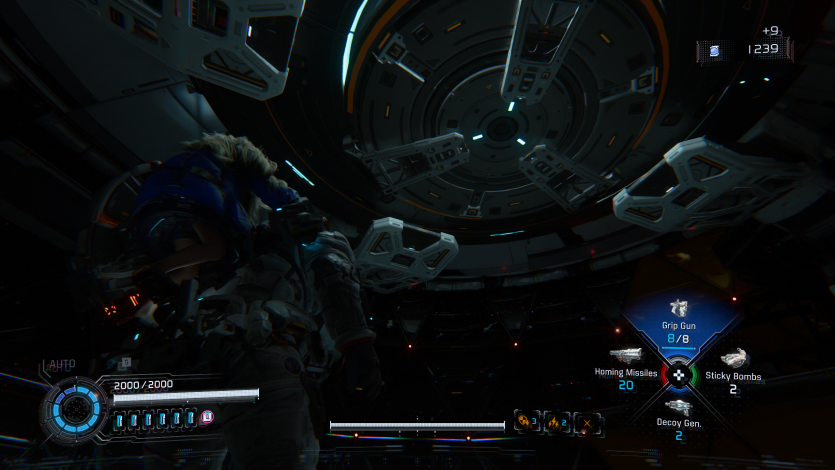This screenshot has width=835, height=470.
Task: Activate the radiation symbol ability slot
Action: [x=525, y=423]
